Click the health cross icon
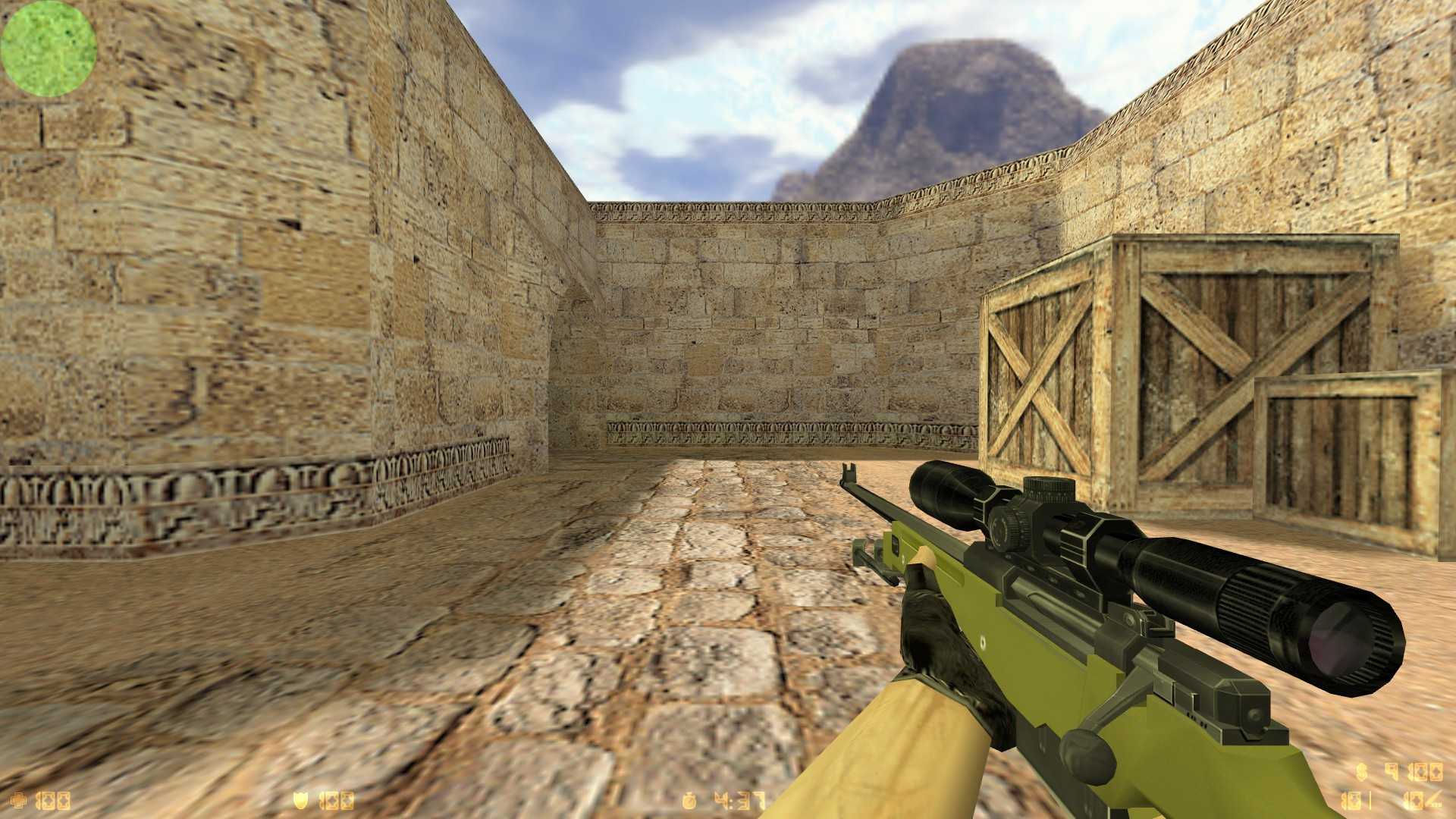 19,801
